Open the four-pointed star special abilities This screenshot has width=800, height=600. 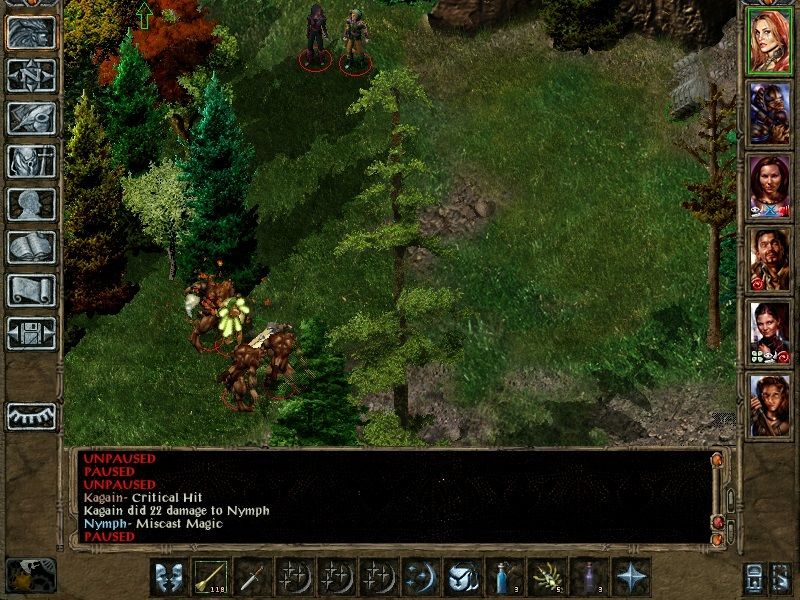[631, 578]
